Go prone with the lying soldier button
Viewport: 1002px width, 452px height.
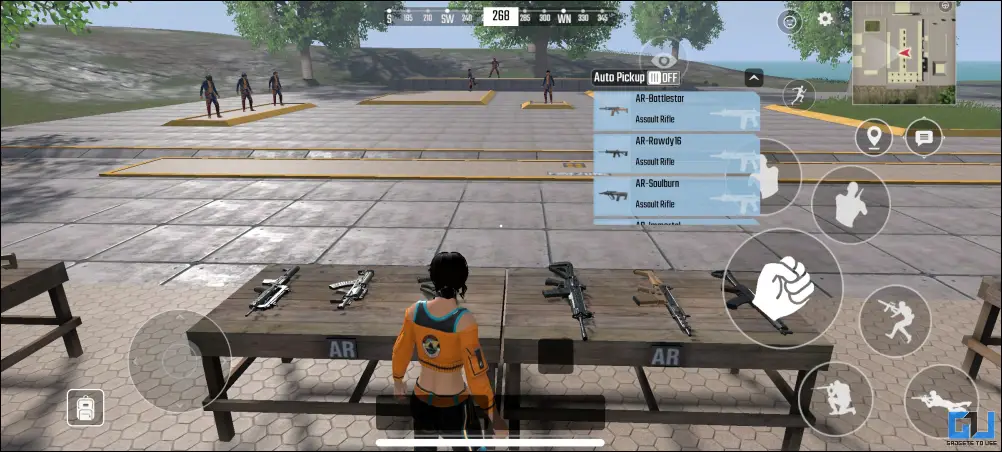tap(941, 401)
